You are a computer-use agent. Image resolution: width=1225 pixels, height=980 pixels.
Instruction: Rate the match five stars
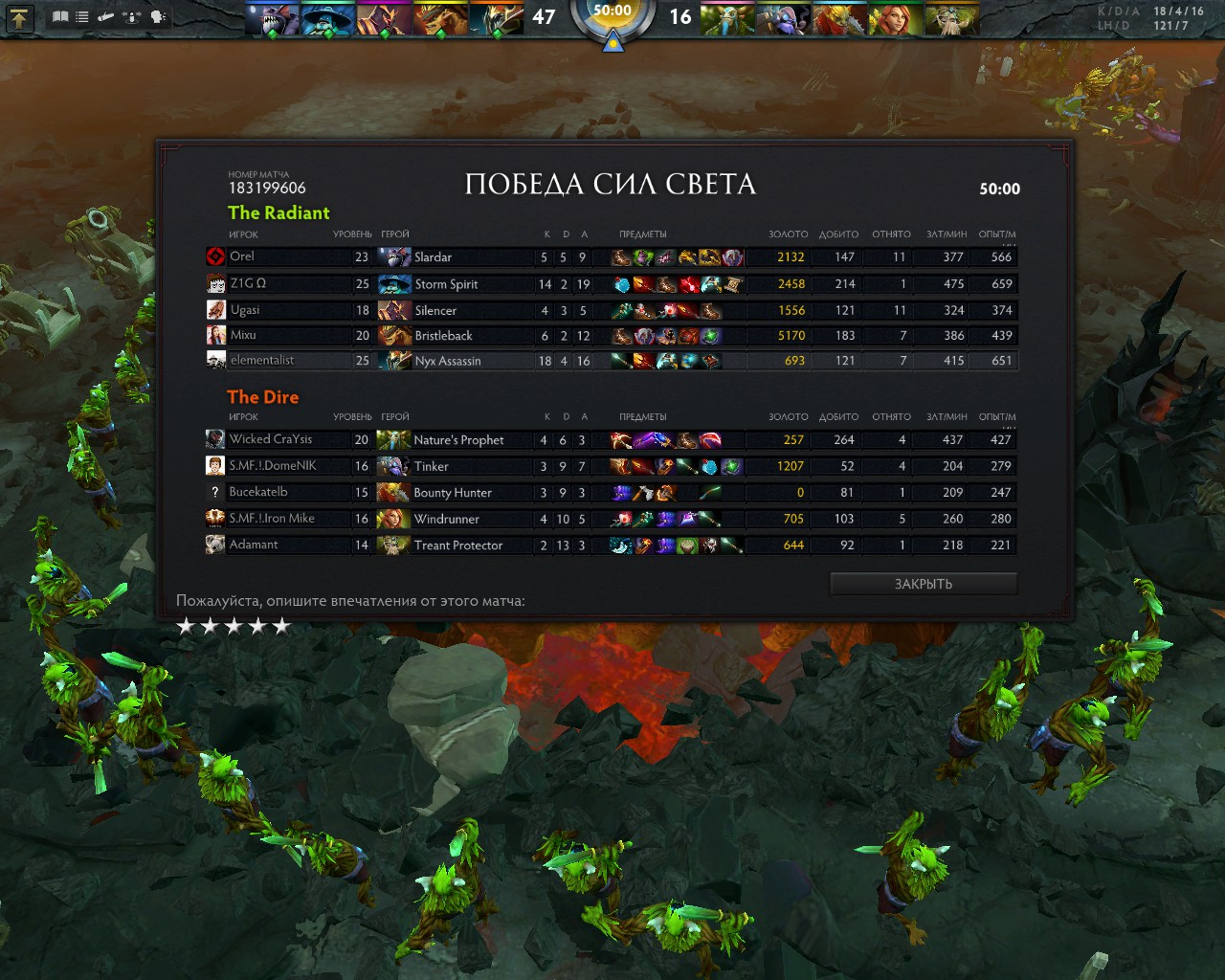point(281,626)
